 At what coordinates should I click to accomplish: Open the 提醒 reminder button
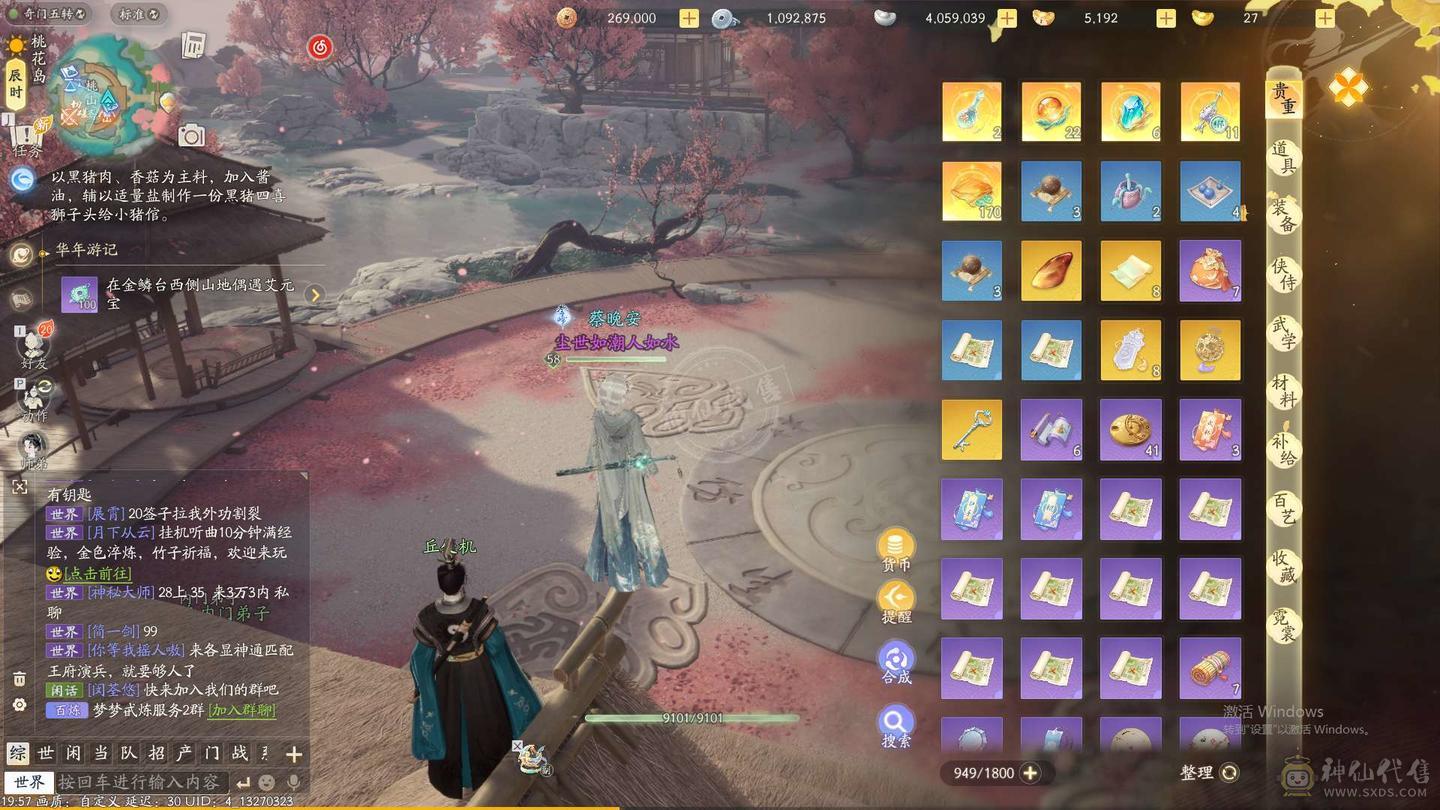click(896, 603)
